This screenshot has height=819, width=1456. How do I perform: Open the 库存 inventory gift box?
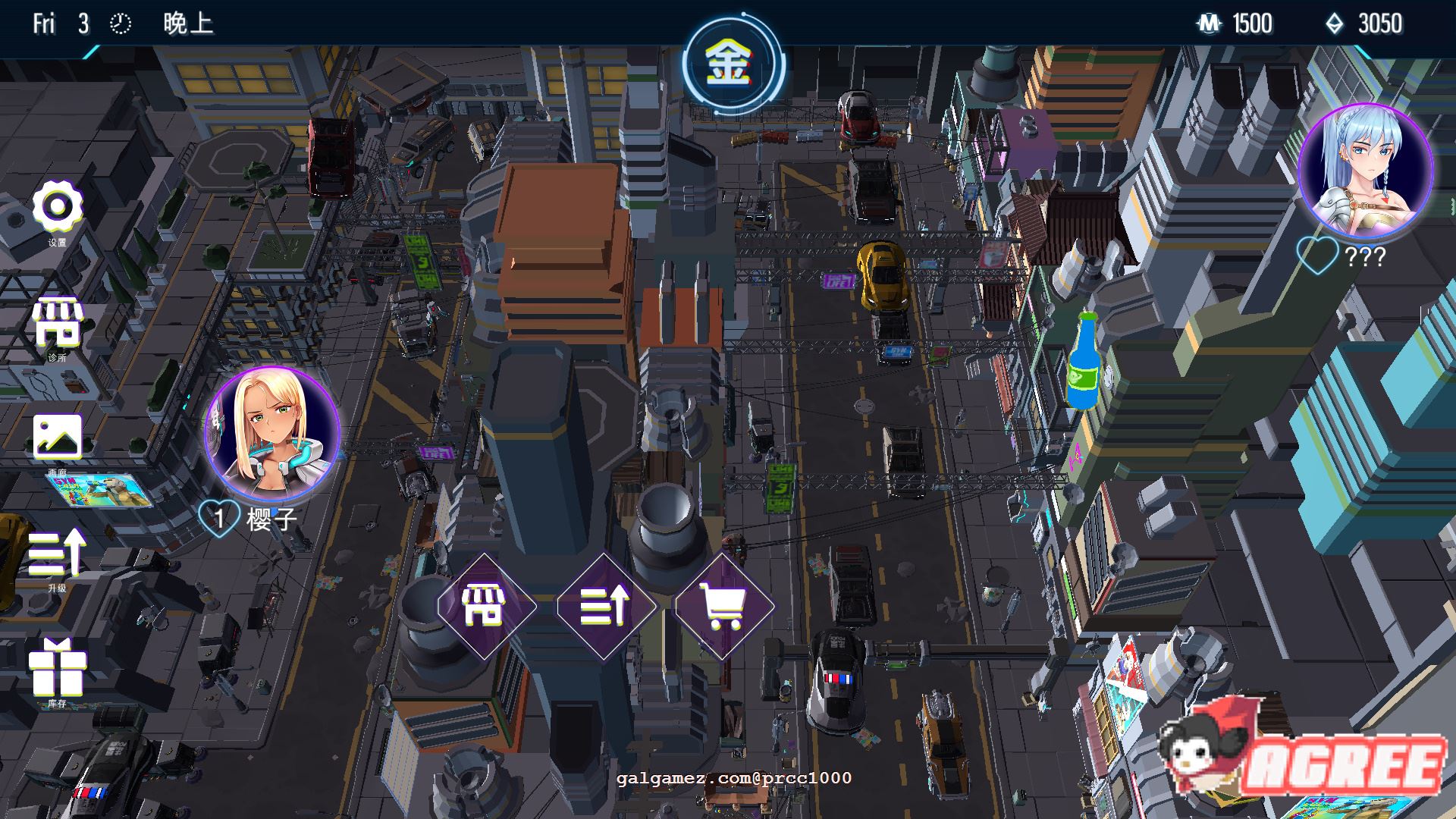pyautogui.click(x=57, y=668)
